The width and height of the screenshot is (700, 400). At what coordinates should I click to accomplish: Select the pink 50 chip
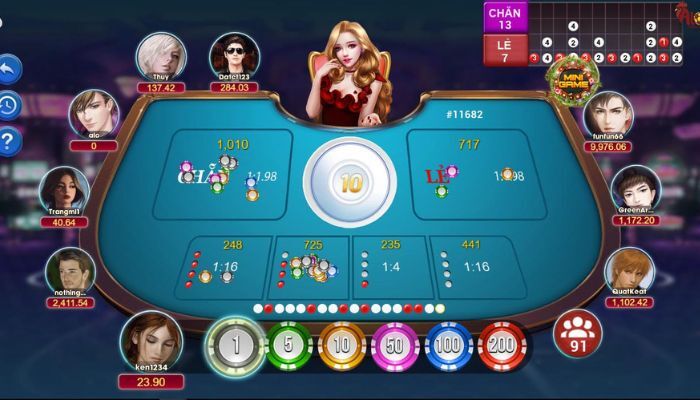[x=395, y=347]
